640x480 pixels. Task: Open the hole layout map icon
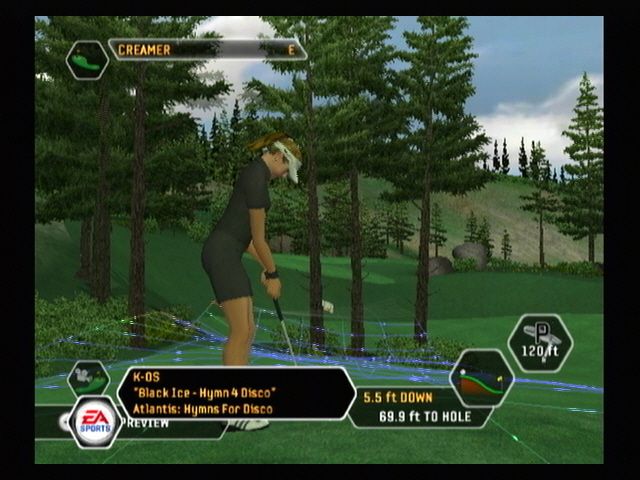pos(87,60)
